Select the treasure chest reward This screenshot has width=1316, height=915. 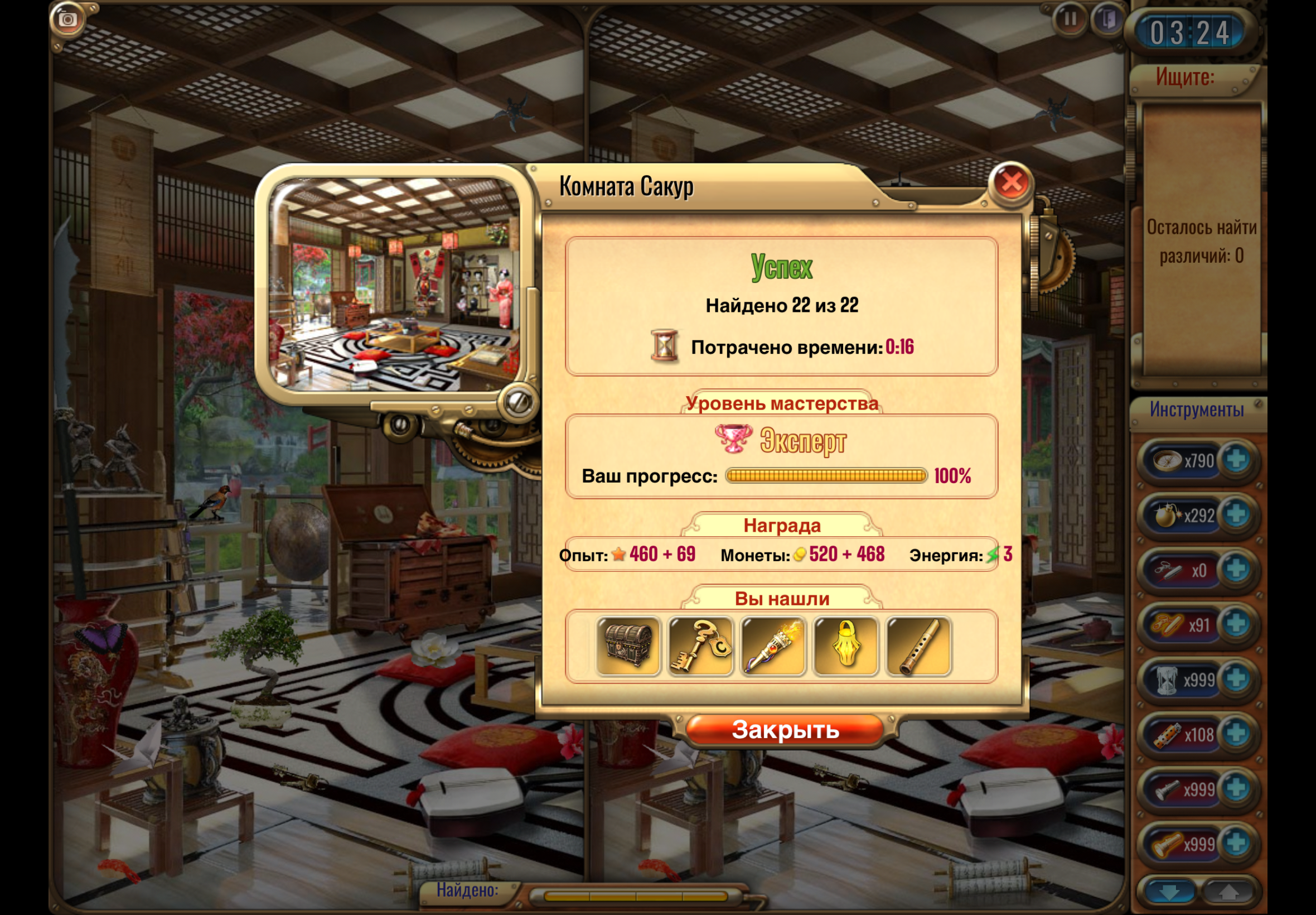(x=628, y=646)
